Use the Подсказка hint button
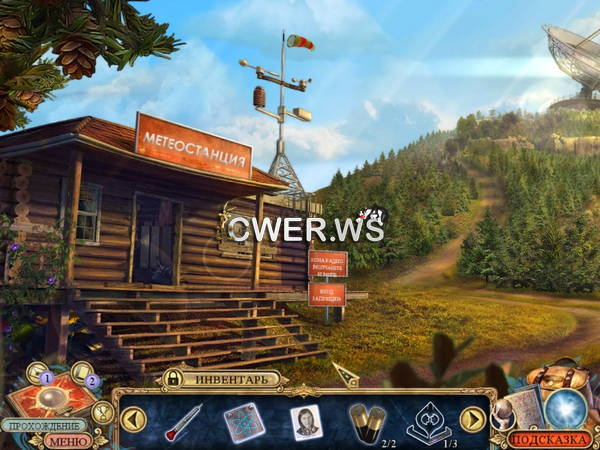 (x=549, y=438)
